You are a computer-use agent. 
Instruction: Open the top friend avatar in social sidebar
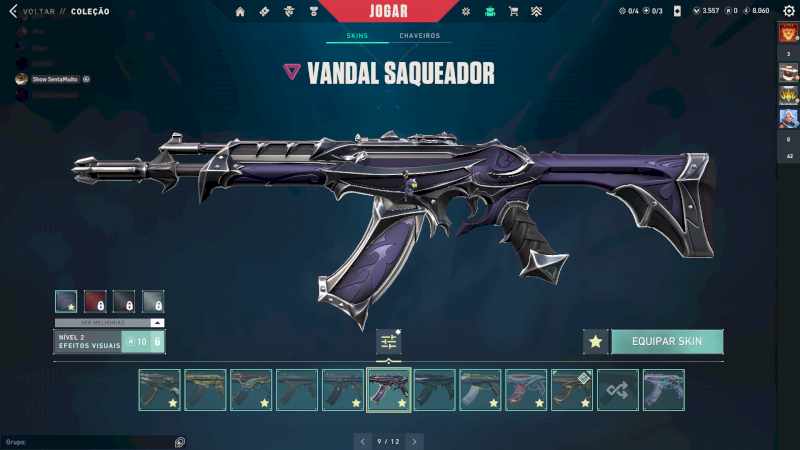pos(788,32)
